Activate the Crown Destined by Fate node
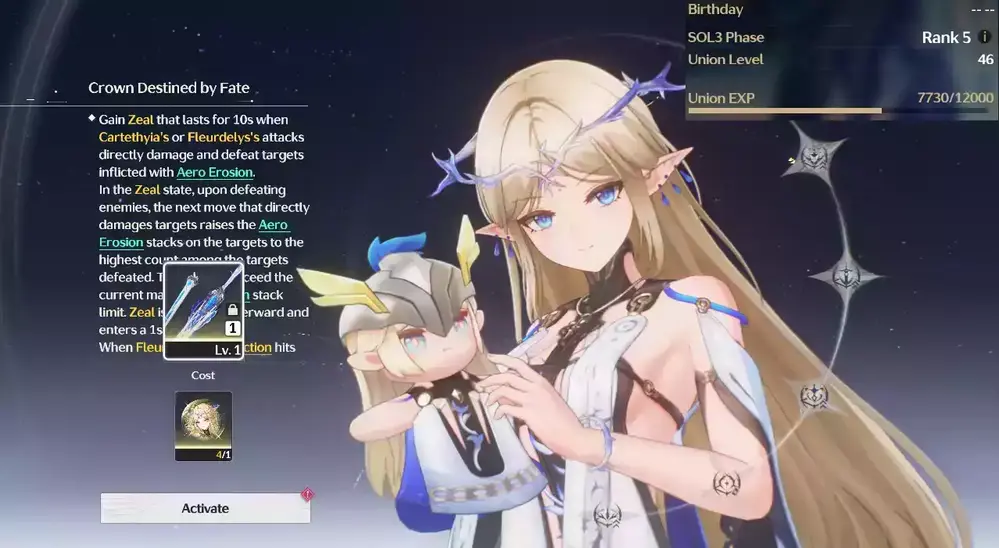The width and height of the screenshot is (999, 548). click(205, 508)
